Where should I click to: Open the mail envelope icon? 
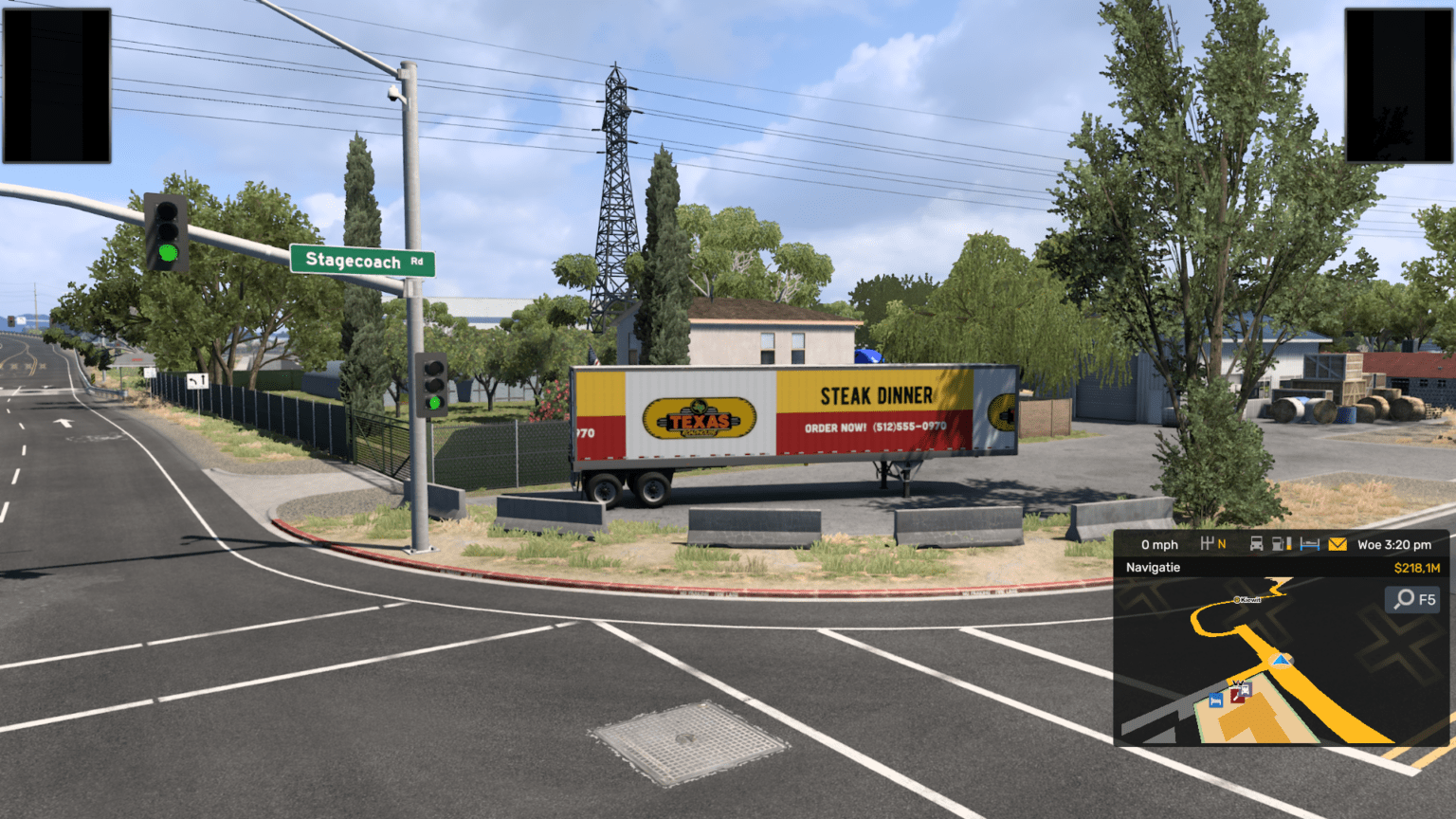pos(1338,544)
